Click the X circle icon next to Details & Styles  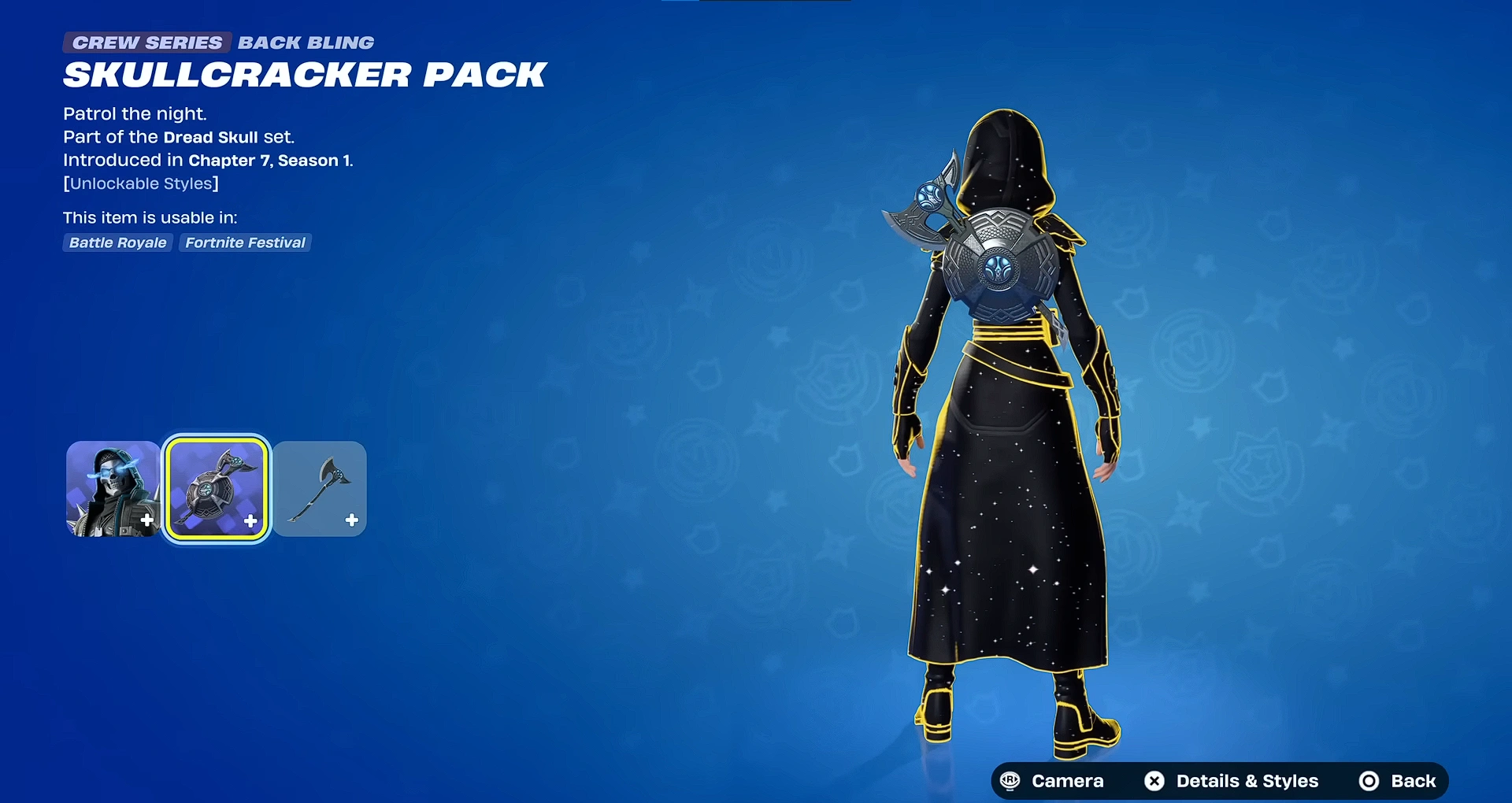click(x=1154, y=781)
